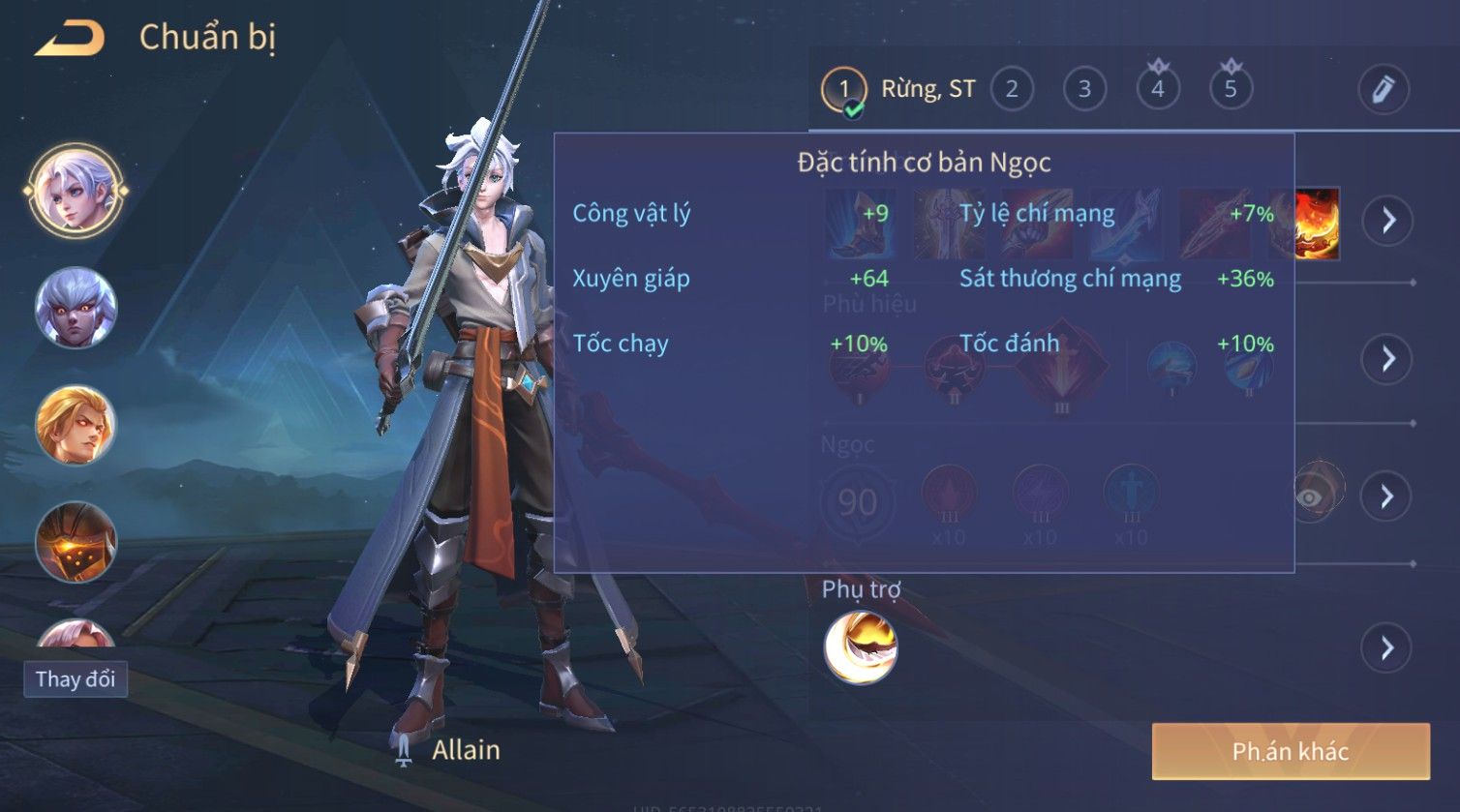1460x812 pixels.
Task: Open the Phụ trợ section arrow
Action: (x=1386, y=647)
